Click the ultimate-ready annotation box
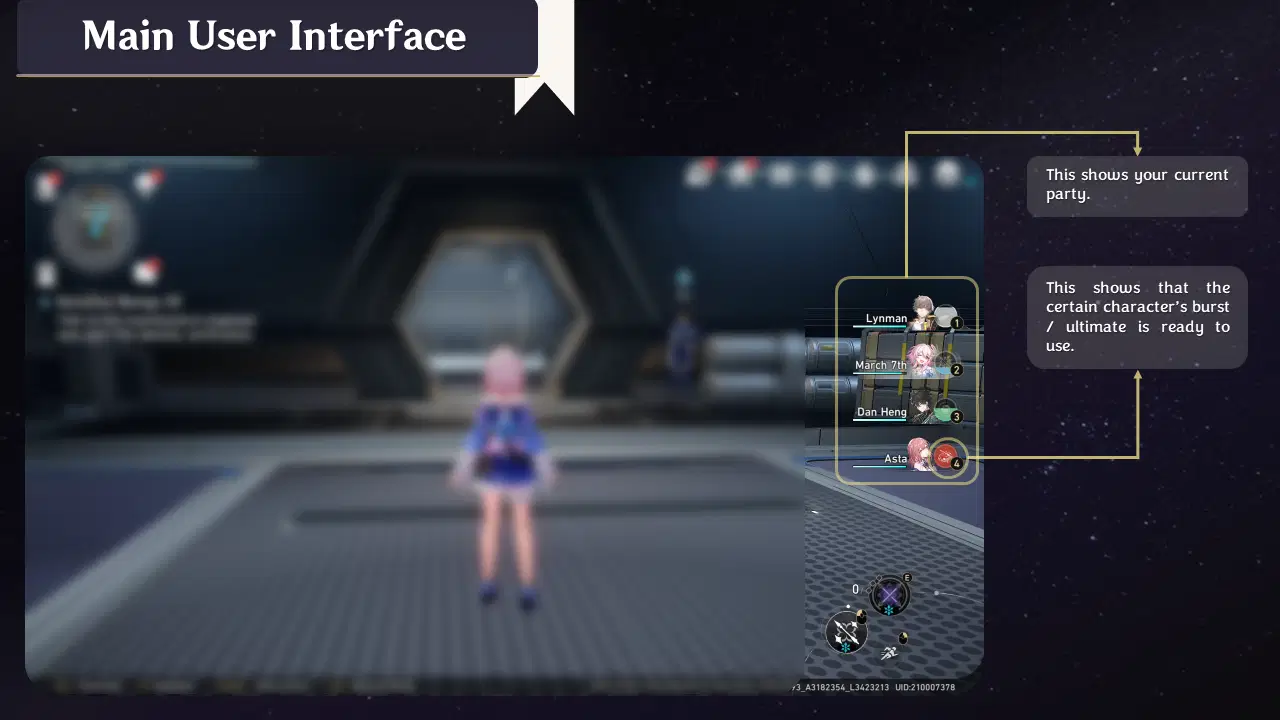The image size is (1280, 720). pos(1137,317)
